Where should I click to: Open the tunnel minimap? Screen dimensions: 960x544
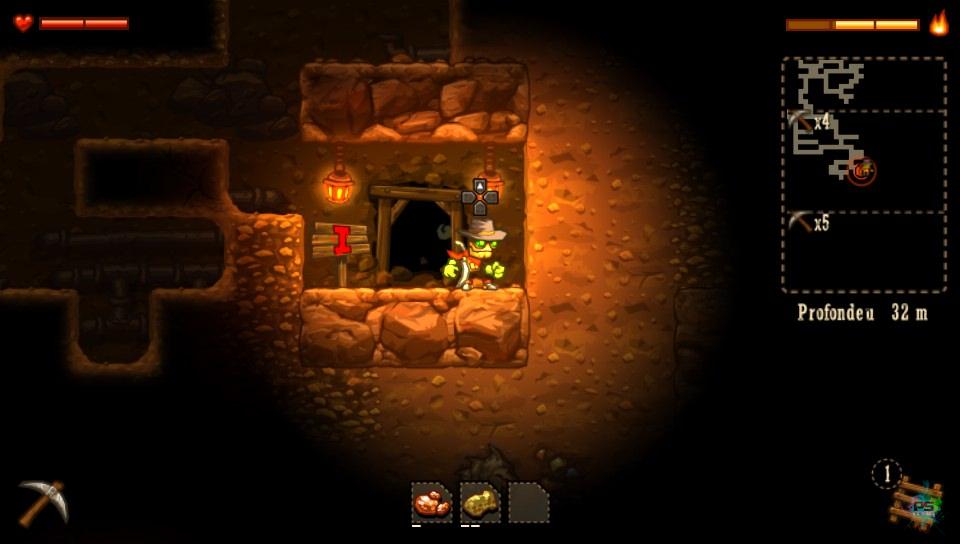click(x=863, y=174)
